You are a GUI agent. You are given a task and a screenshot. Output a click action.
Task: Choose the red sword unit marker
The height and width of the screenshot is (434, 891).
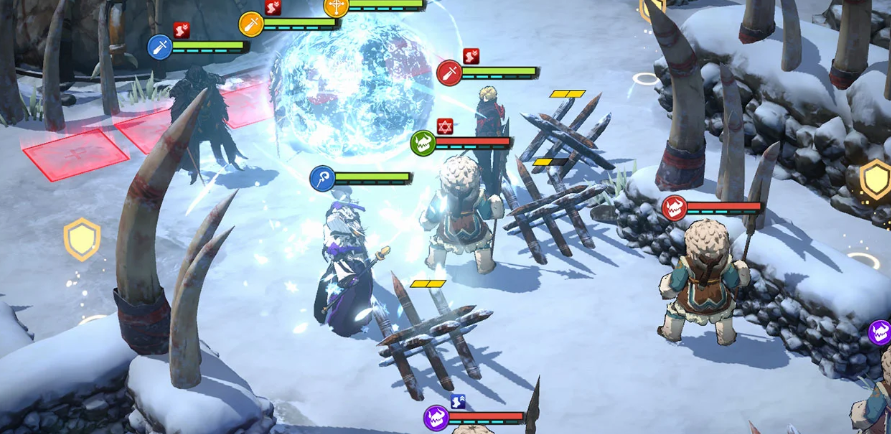pos(450,73)
